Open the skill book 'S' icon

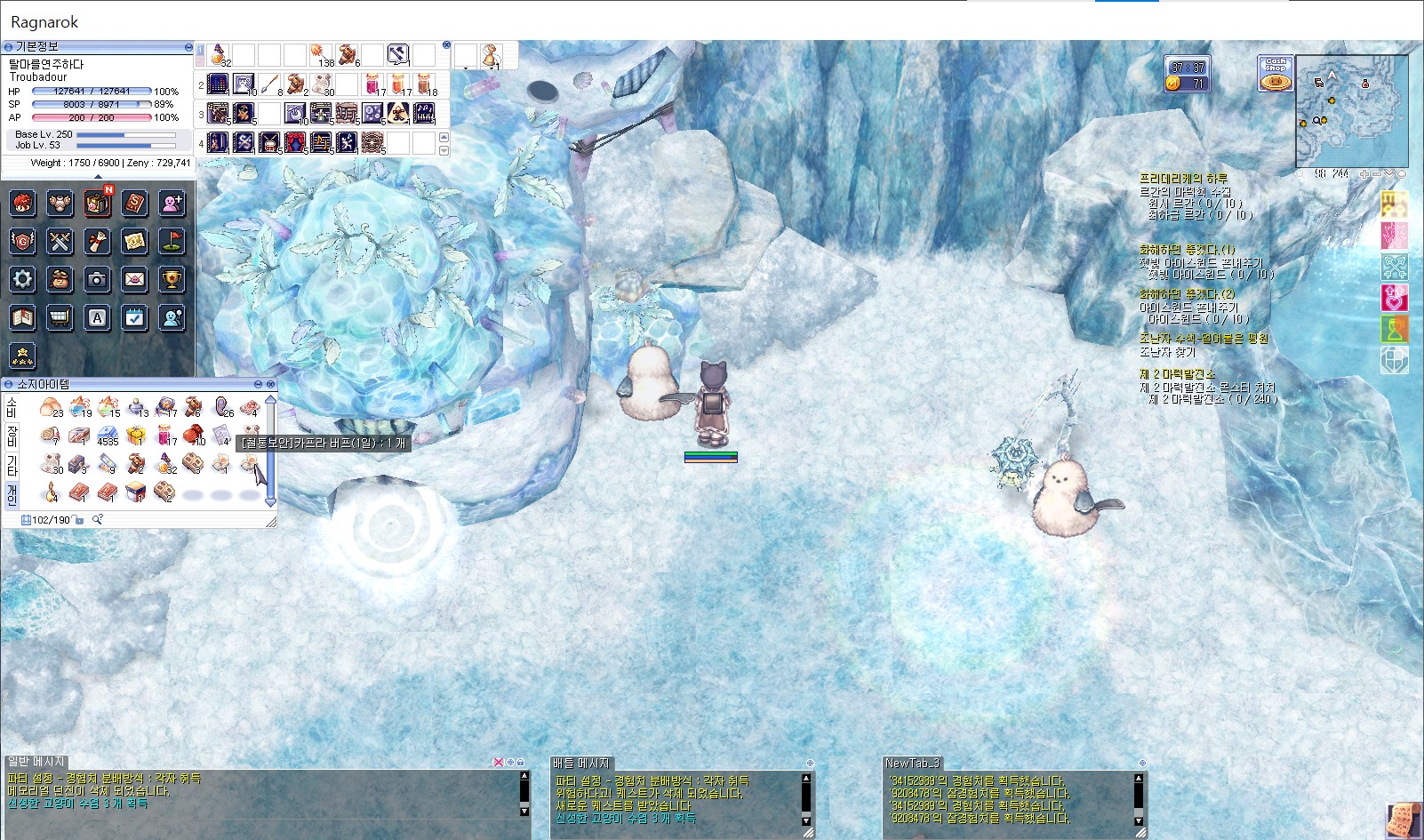click(134, 204)
